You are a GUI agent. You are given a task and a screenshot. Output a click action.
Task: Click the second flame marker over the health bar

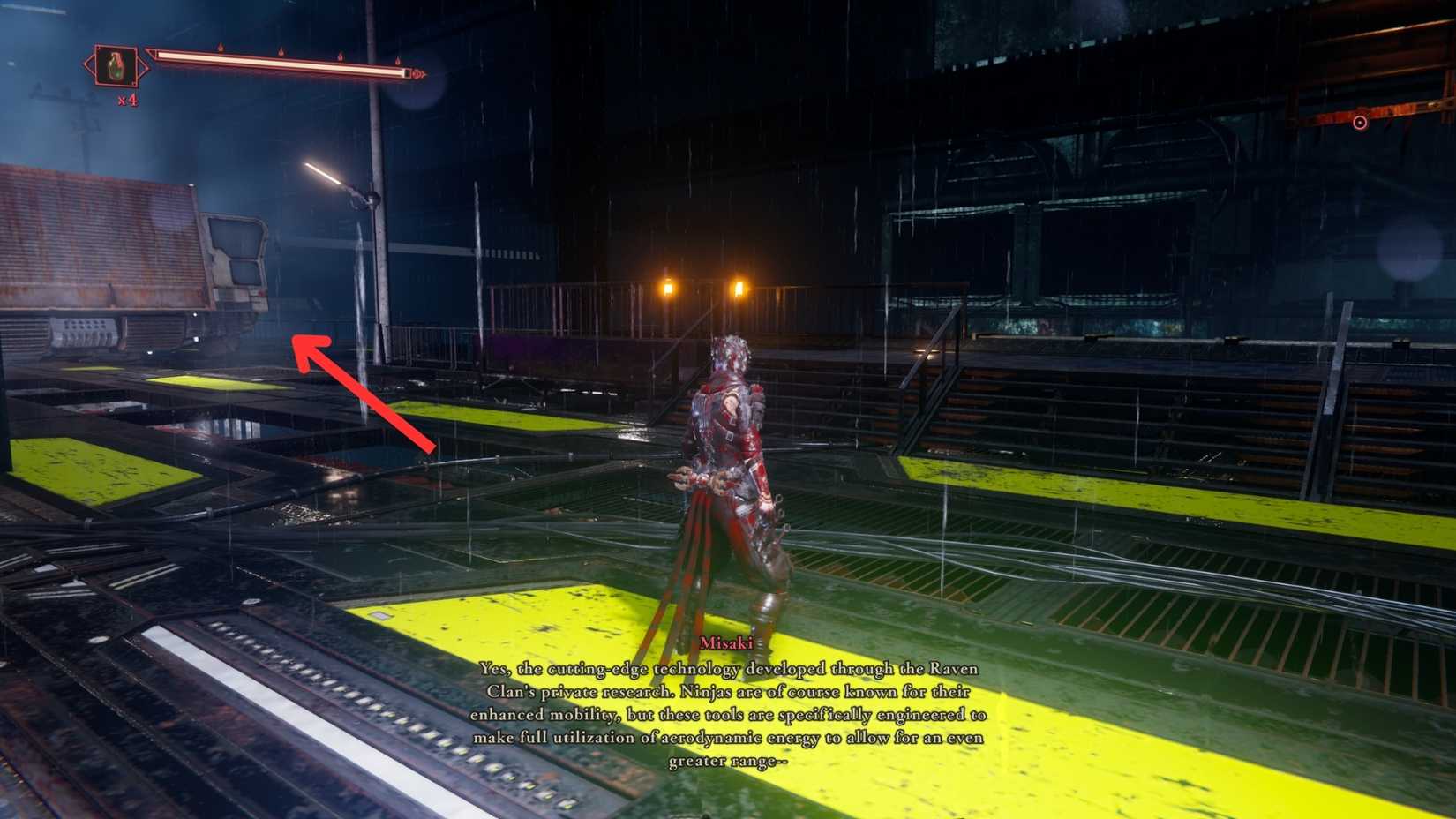click(281, 52)
